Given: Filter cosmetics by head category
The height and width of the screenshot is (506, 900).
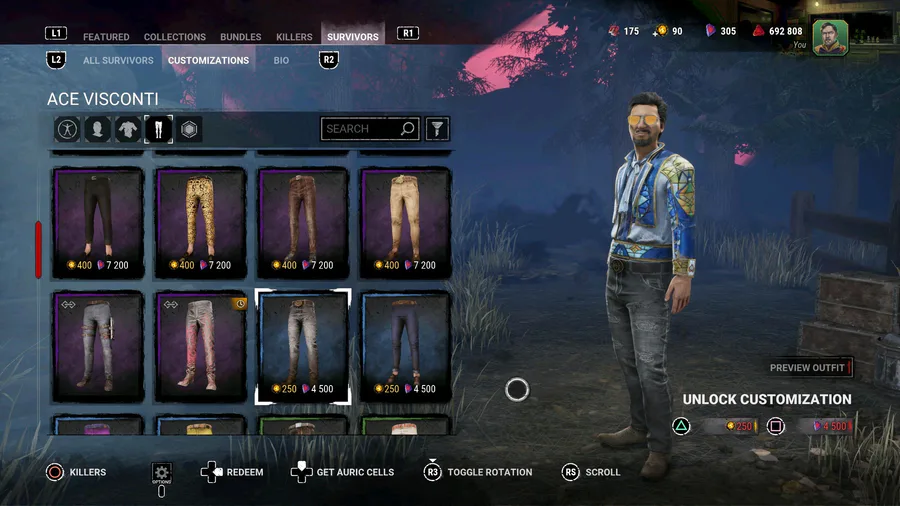Looking at the screenshot, I should pos(97,129).
